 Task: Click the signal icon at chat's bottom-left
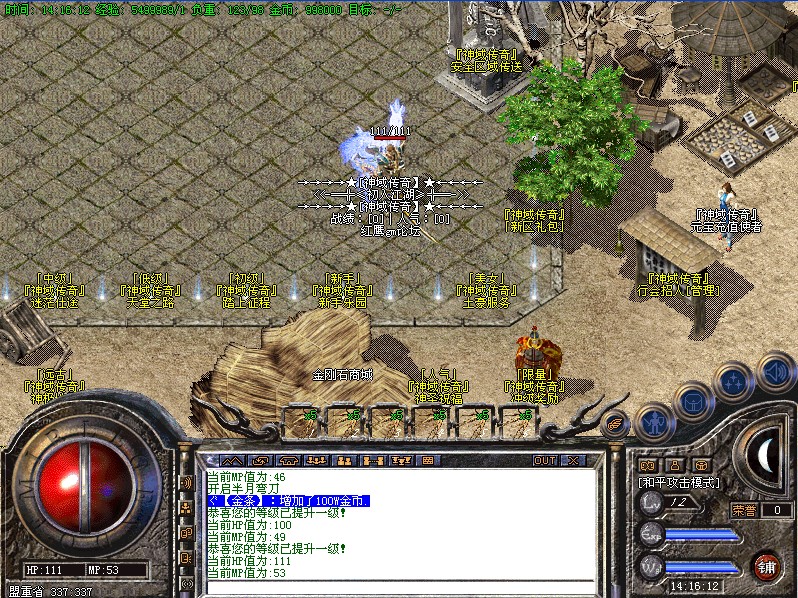(x=186, y=582)
